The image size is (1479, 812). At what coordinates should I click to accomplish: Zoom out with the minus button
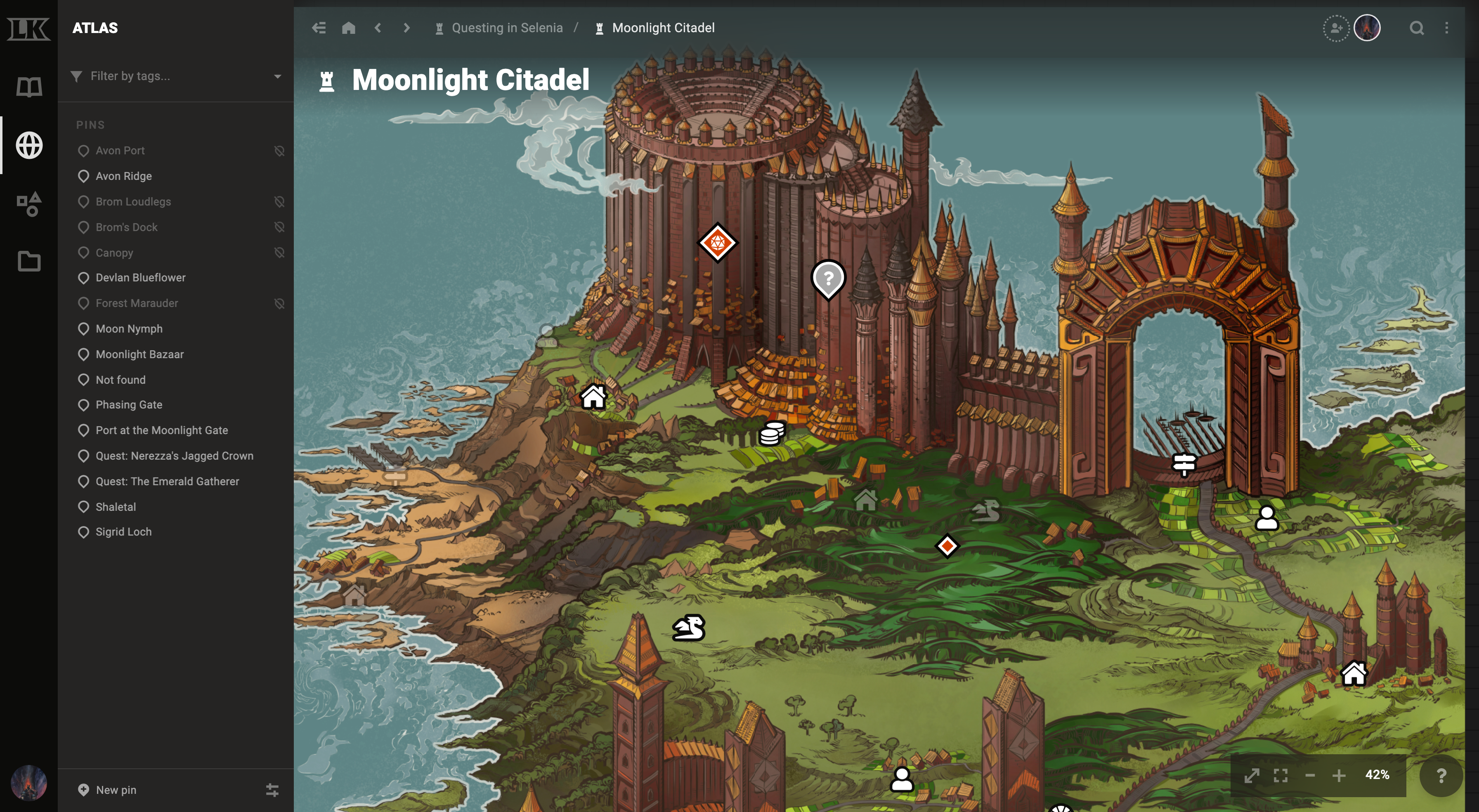pyautogui.click(x=1310, y=775)
